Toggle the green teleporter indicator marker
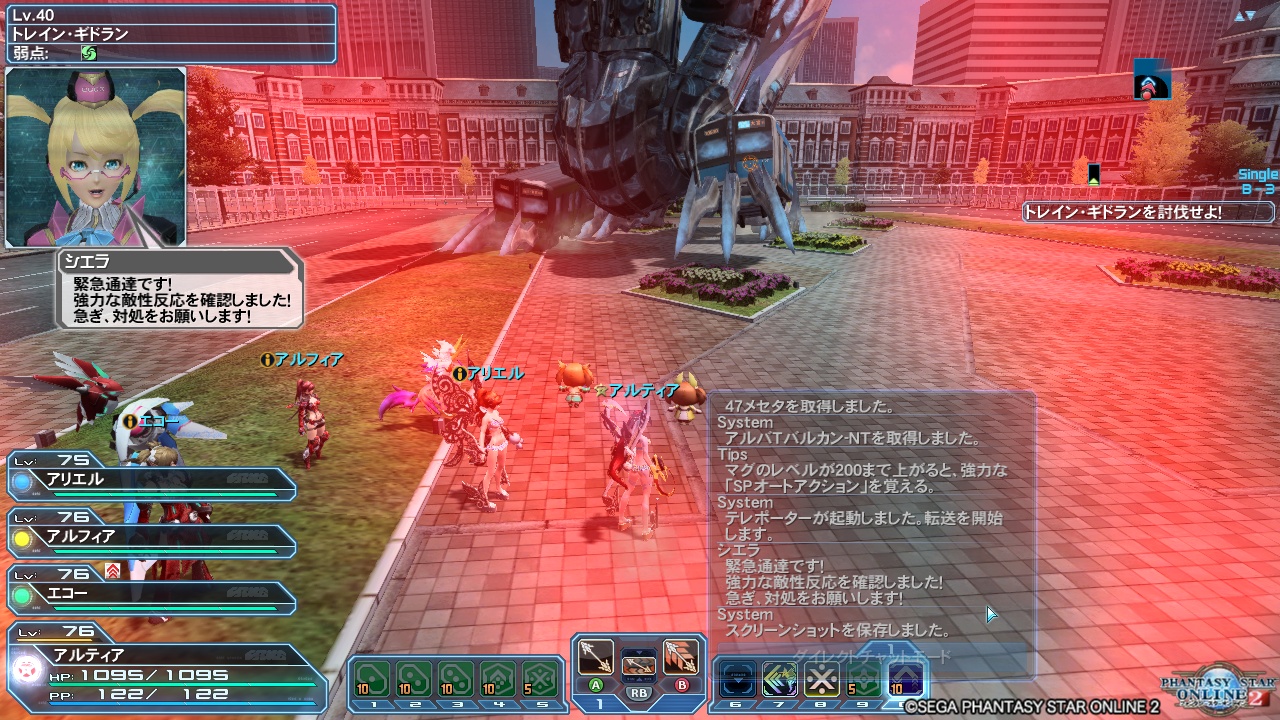 1096,175
